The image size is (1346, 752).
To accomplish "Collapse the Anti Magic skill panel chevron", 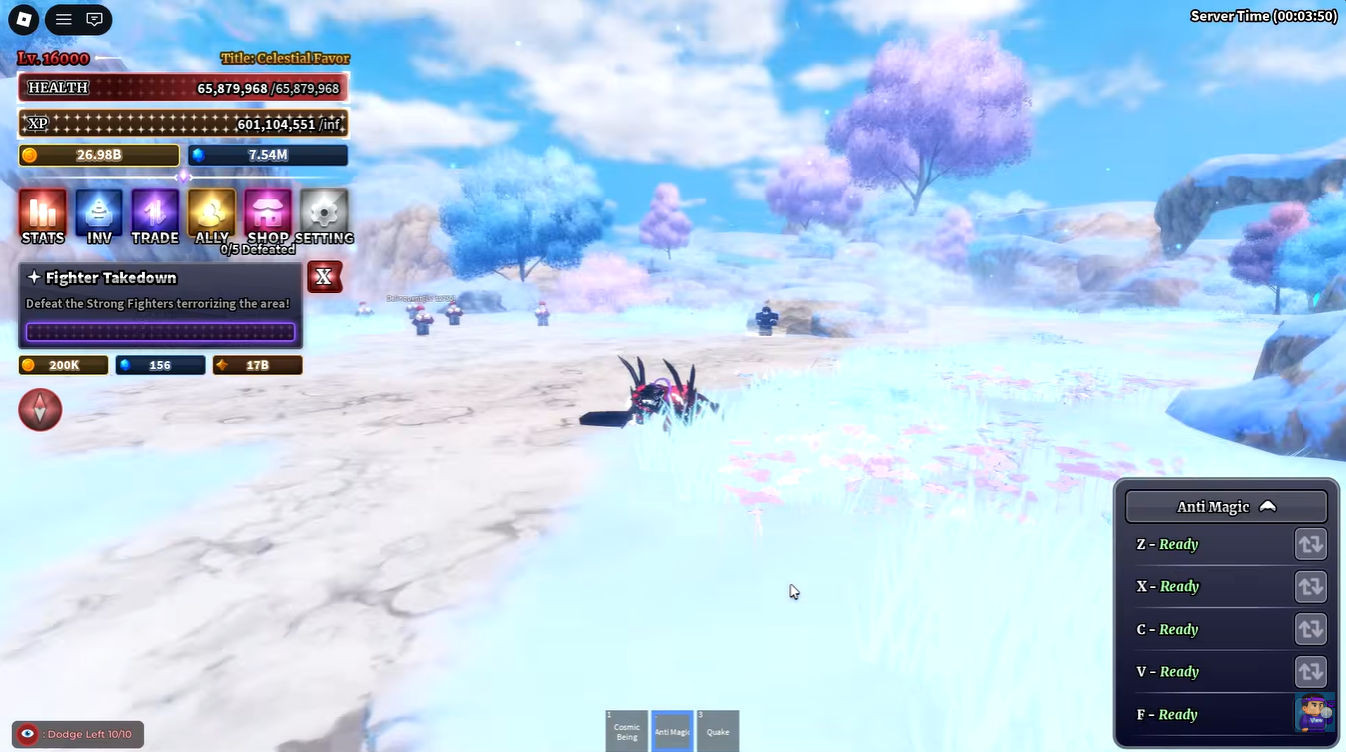I will (x=1268, y=506).
